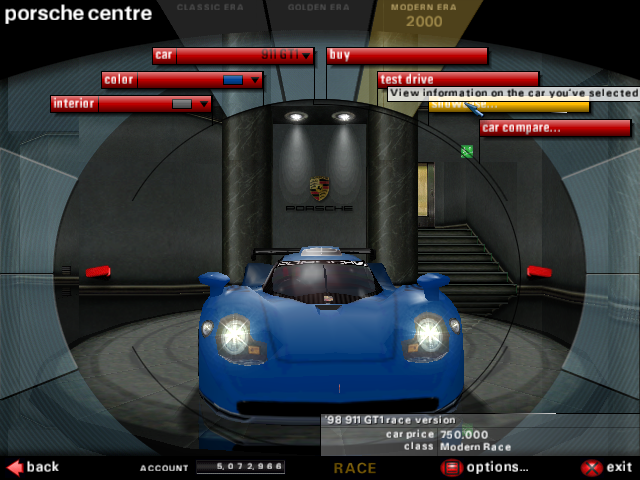The height and width of the screenshot is (480, 640).
Task: Exit the game
Action: (x=607, y=467)
